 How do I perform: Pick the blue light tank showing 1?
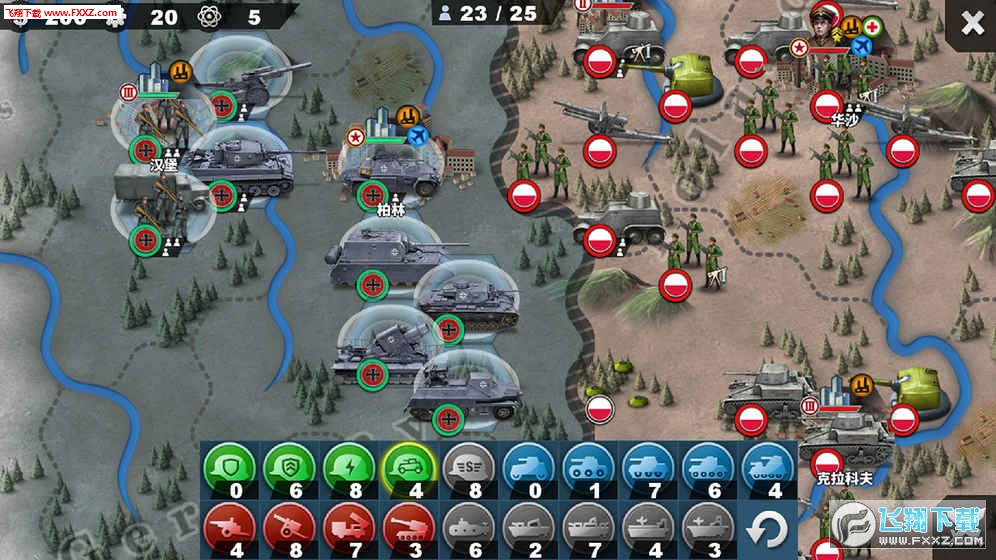[x=587, y=467]
